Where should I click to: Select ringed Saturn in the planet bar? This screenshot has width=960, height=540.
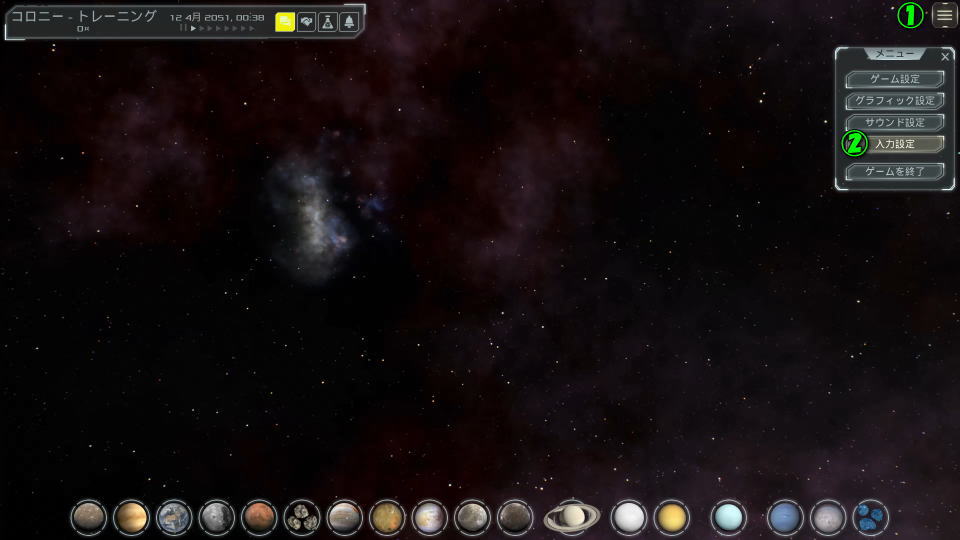tap(572, 517)
